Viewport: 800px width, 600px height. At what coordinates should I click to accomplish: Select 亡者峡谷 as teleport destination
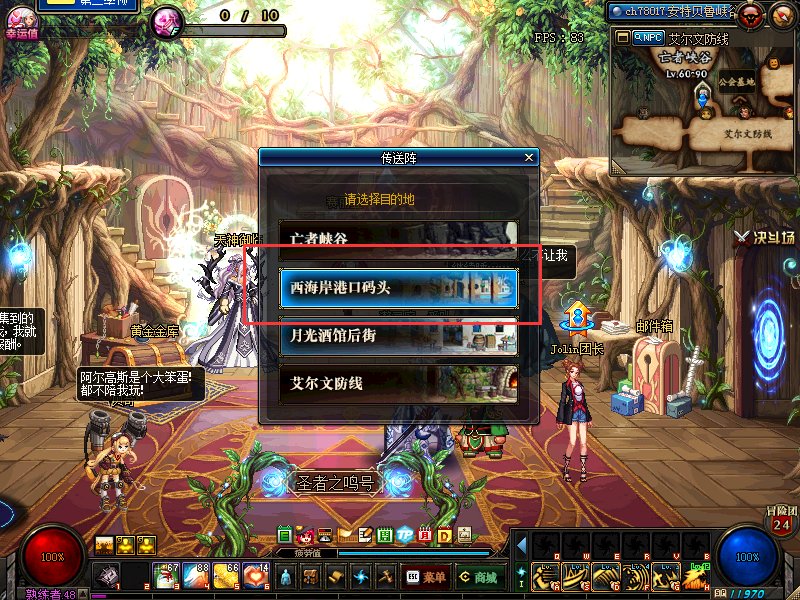(398, 239)
